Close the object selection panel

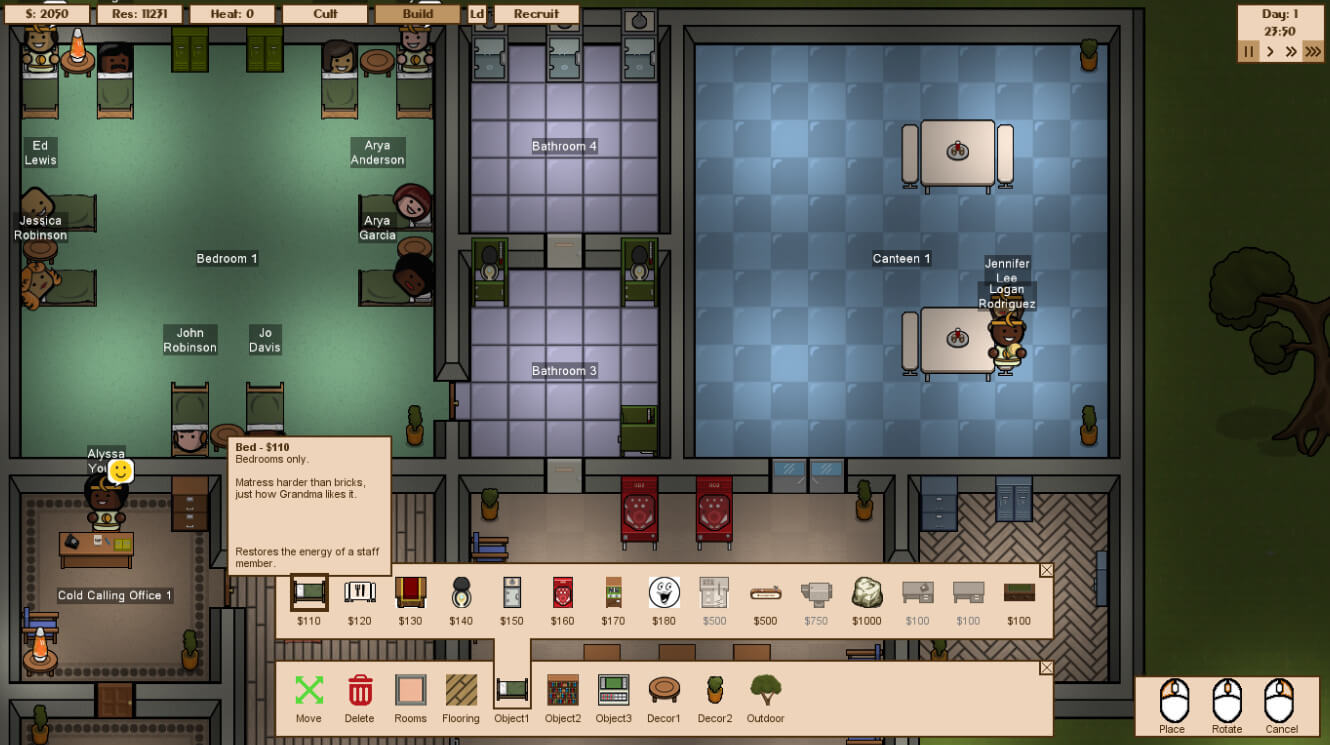click(1046, 570)
